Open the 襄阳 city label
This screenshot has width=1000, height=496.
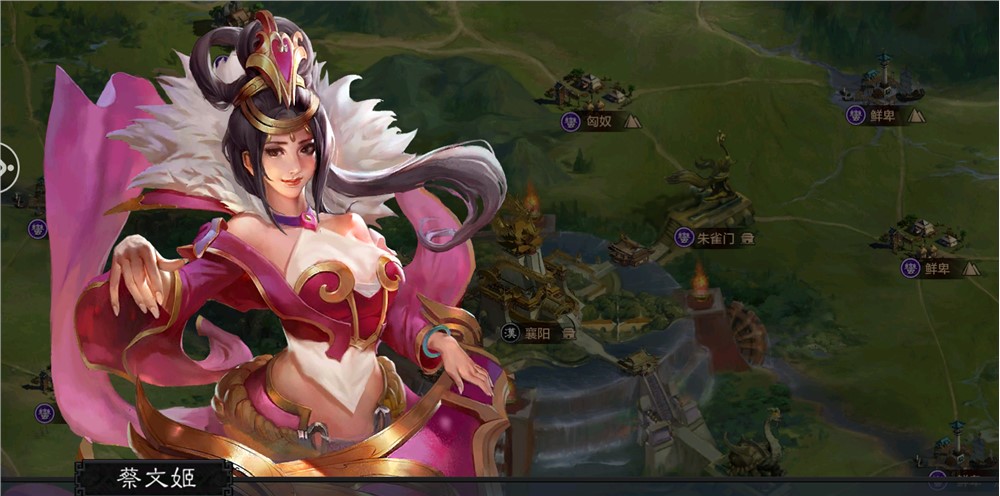[539, 333]
